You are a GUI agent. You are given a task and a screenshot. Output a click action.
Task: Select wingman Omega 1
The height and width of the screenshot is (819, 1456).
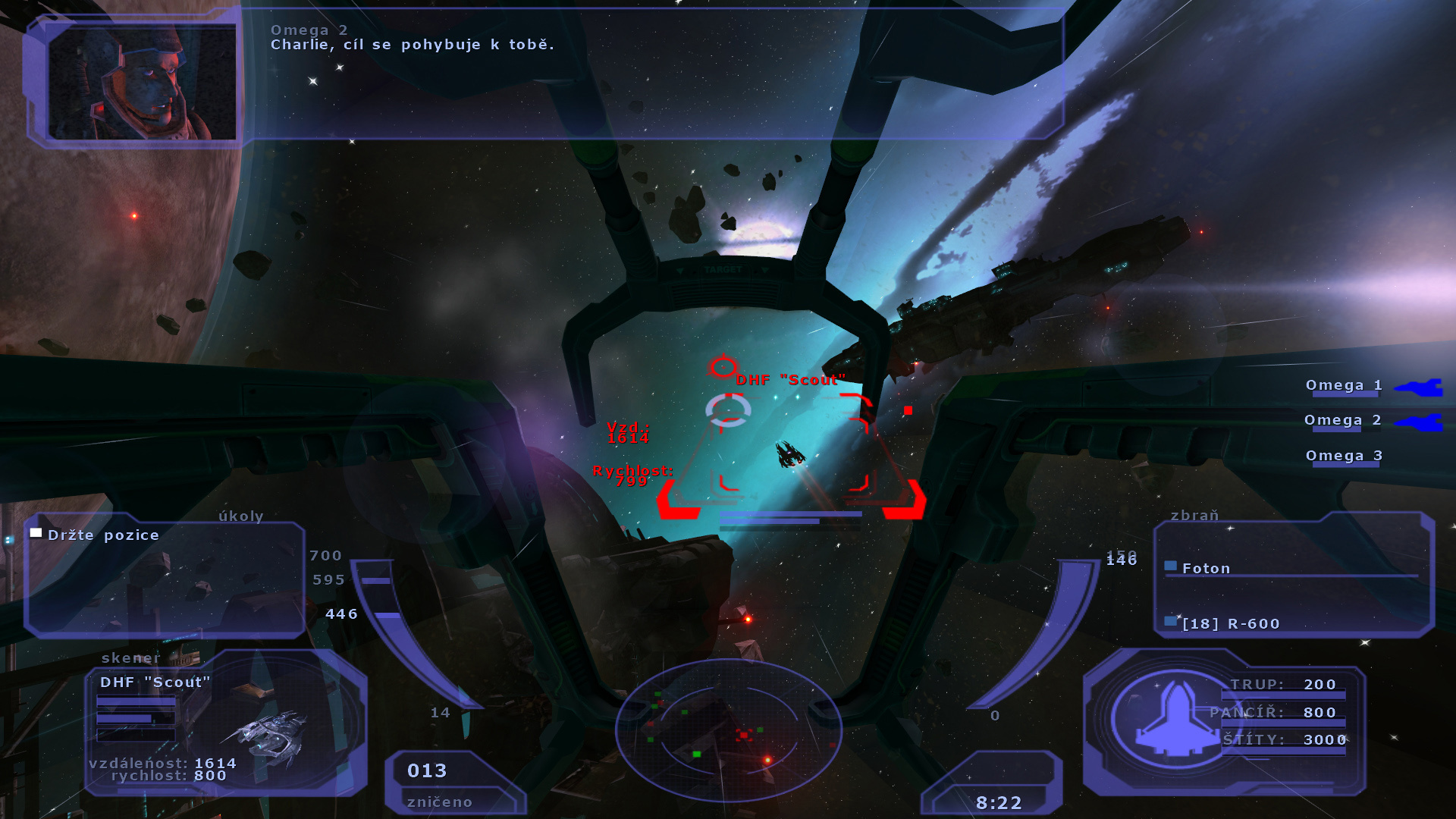point(1344,385)
